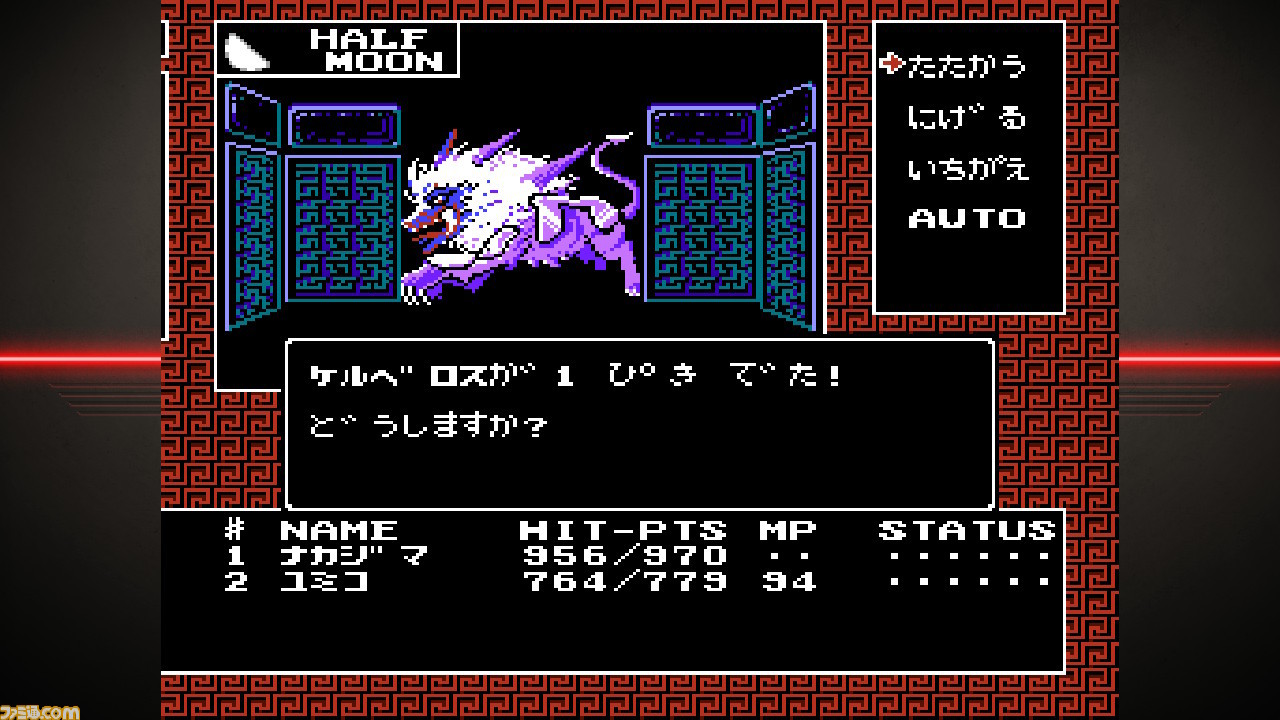
Task: Expand the message window showing Kerberos appeared
Action: click(x=640, y=422)
